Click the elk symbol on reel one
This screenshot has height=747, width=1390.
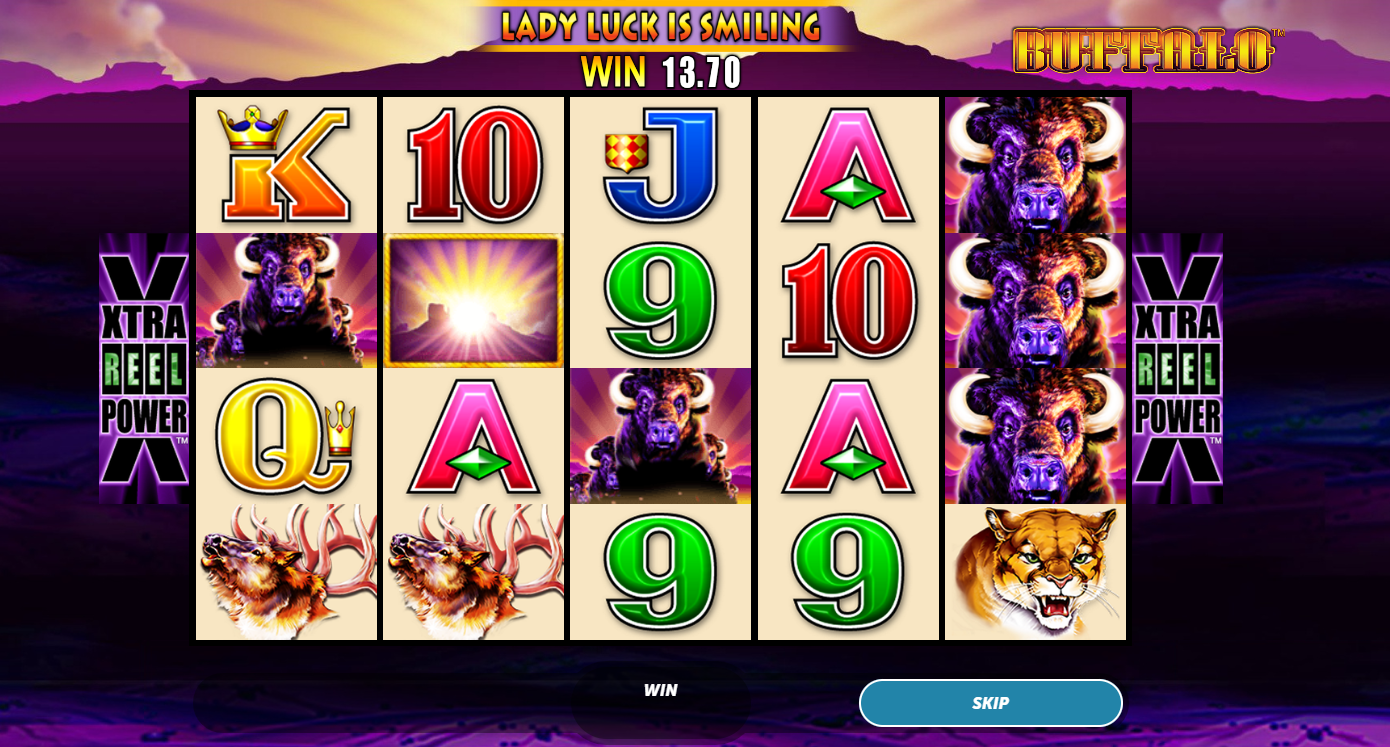(x=286, y=572)
